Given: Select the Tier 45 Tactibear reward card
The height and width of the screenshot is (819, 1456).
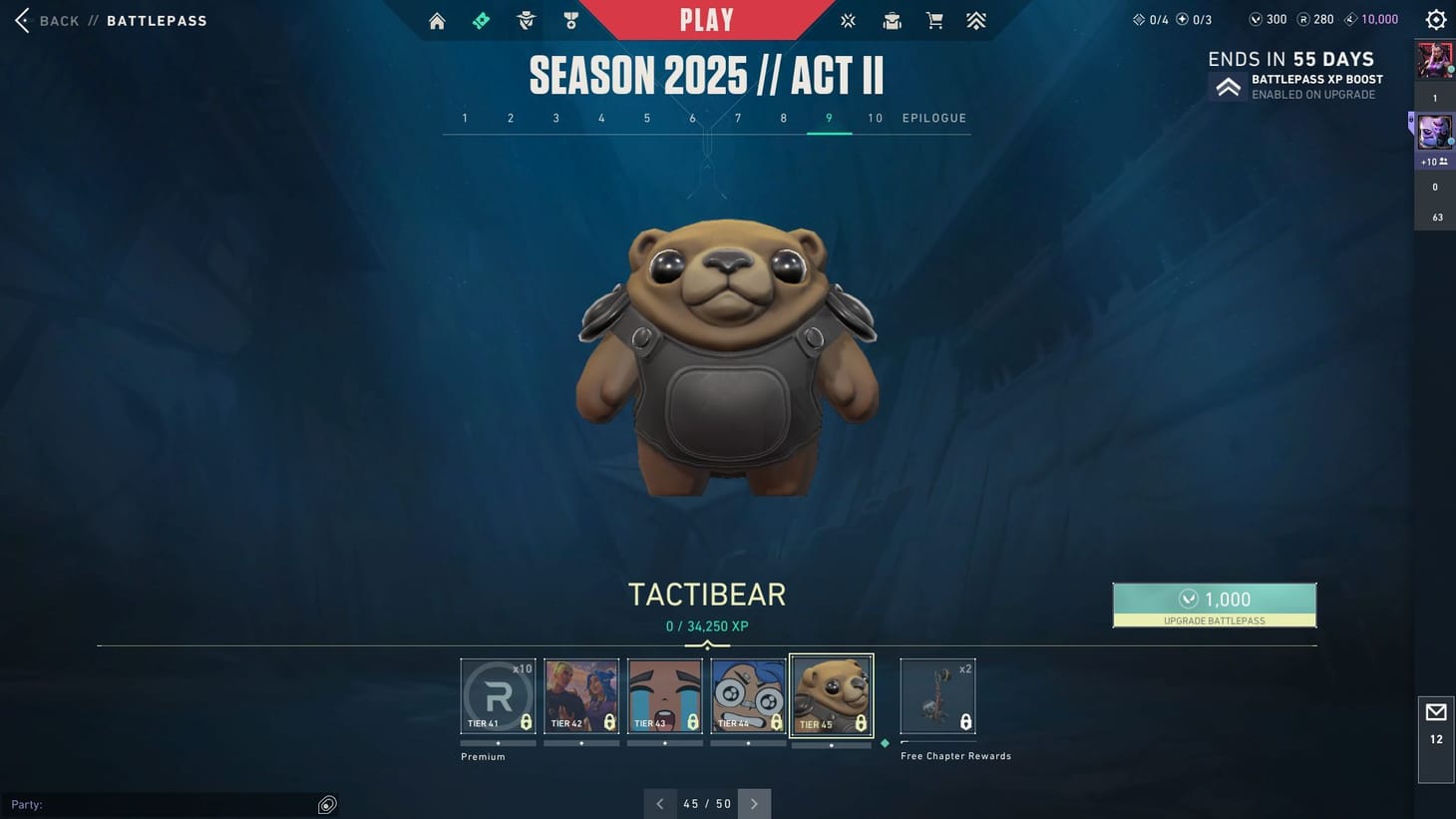Looking at the screenshot, I should pyautogui.click(x=831, y=695).
